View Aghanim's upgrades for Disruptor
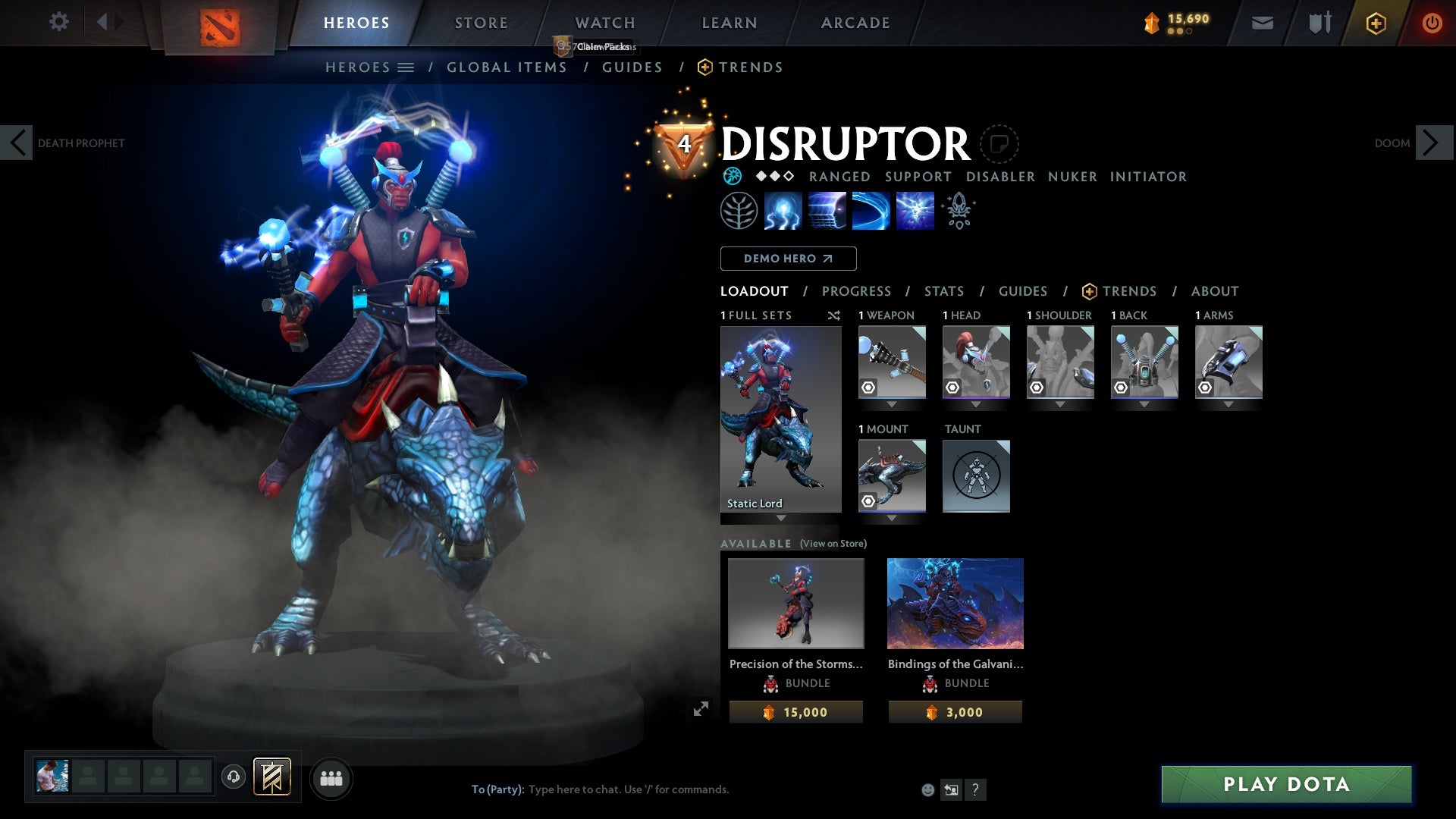Image resolution: width=1456 pixels, height=819 pixels. pyautogui.click(x=959, y=211)
